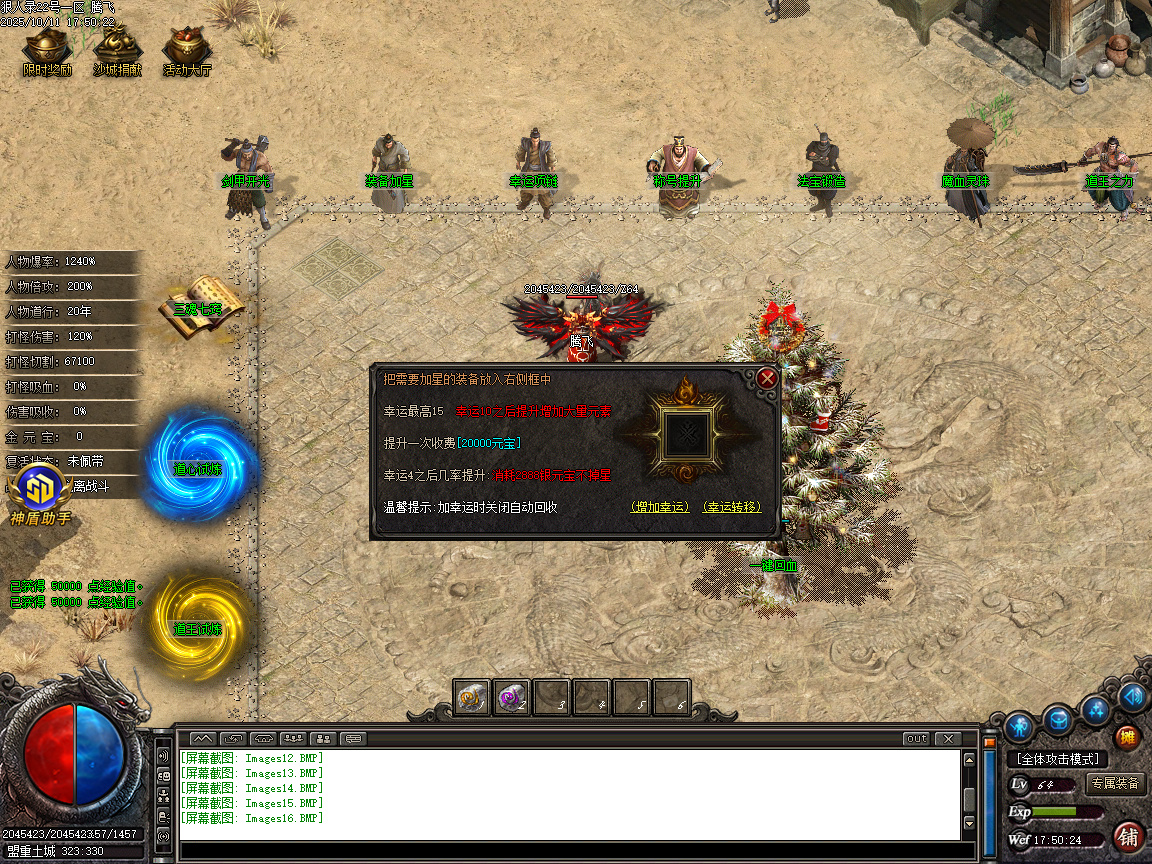The width and height of the screenshot is (1152, 864).
Task: Open the 沙城捐献 dragon statue icon
Action: [x=117, y=47]
